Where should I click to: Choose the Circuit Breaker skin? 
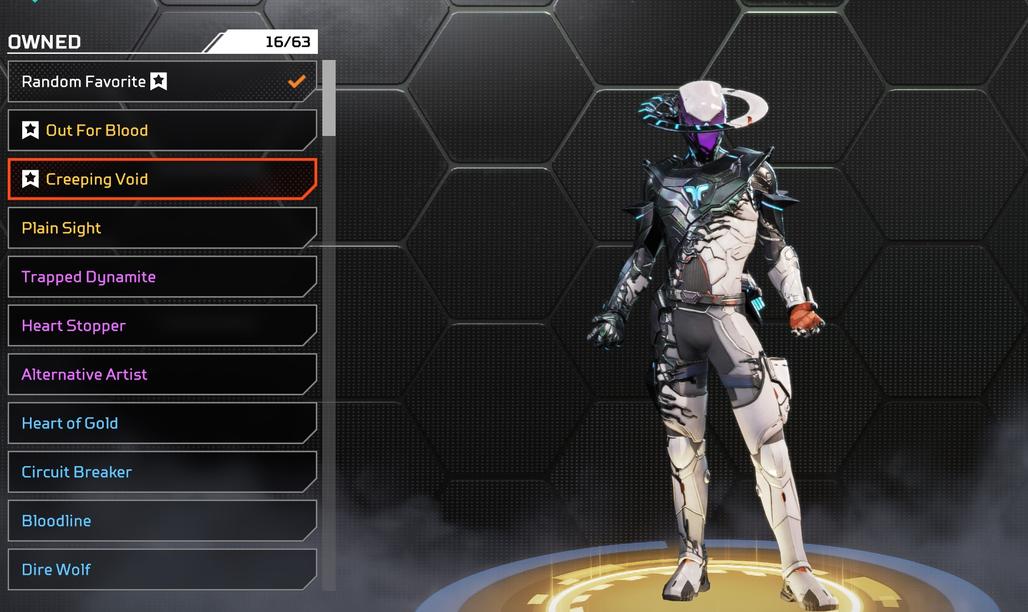162,472
